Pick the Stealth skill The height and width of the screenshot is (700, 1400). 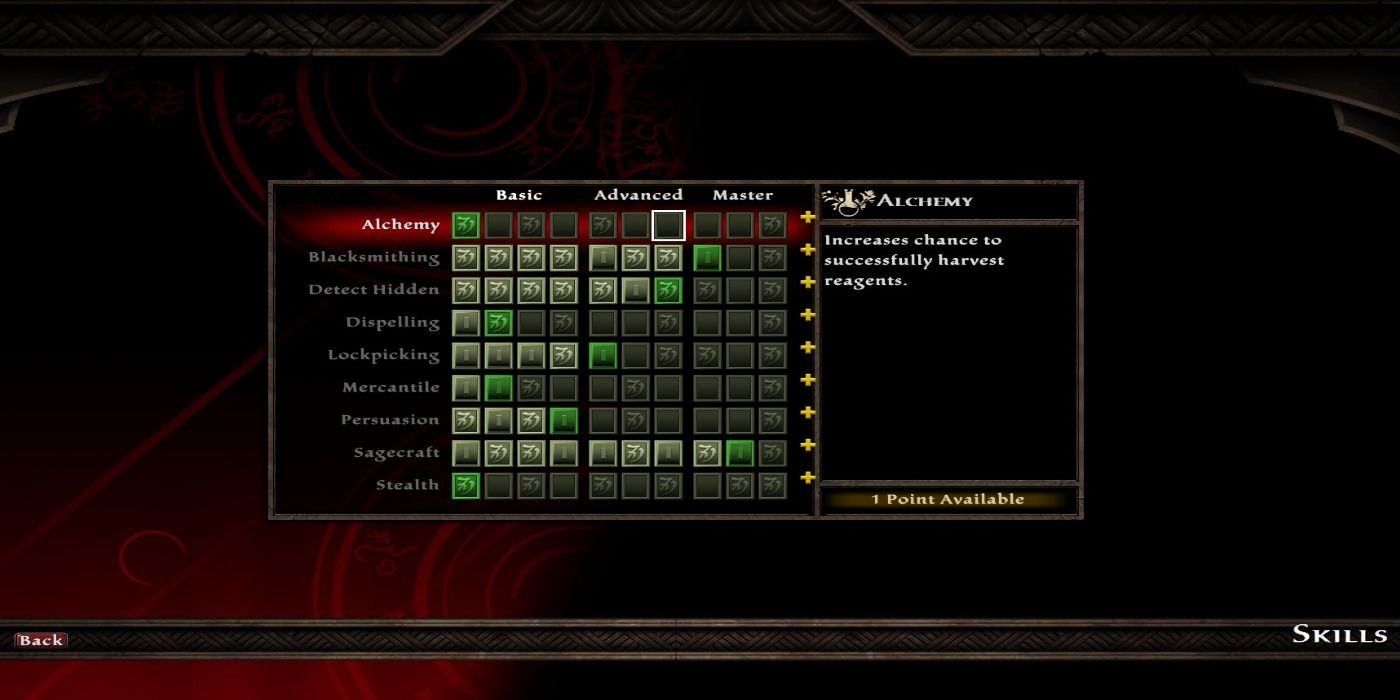[x=406, y=485]
